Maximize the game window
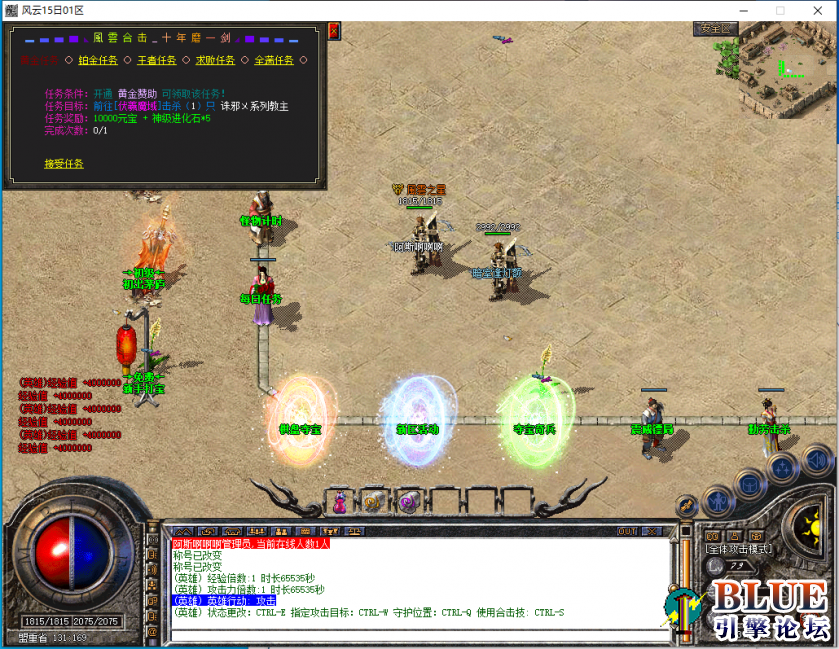Viewport: 839px width, 649px height. point(780,10)
